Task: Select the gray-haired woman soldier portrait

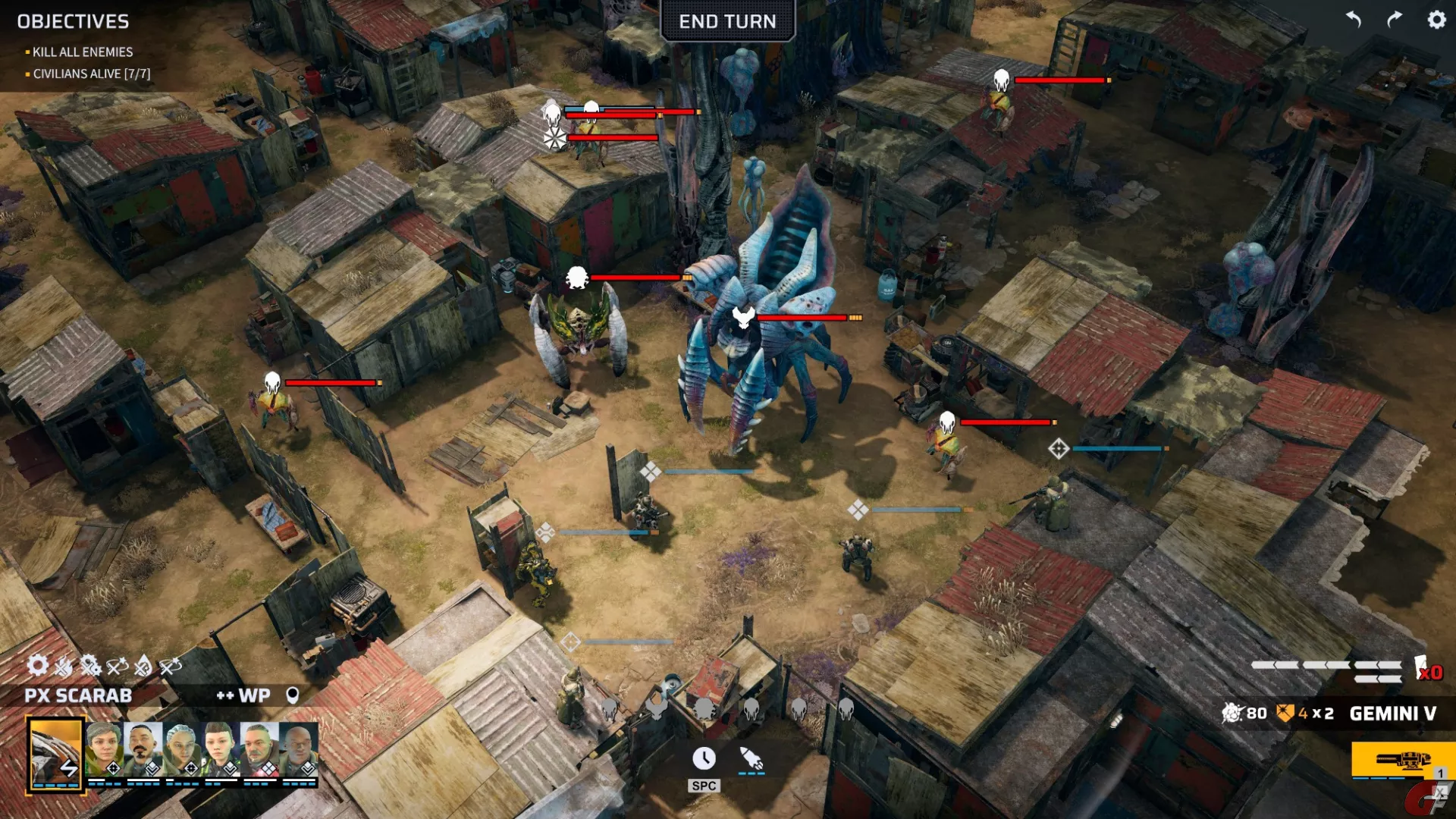Action: (x=105, y=748)
